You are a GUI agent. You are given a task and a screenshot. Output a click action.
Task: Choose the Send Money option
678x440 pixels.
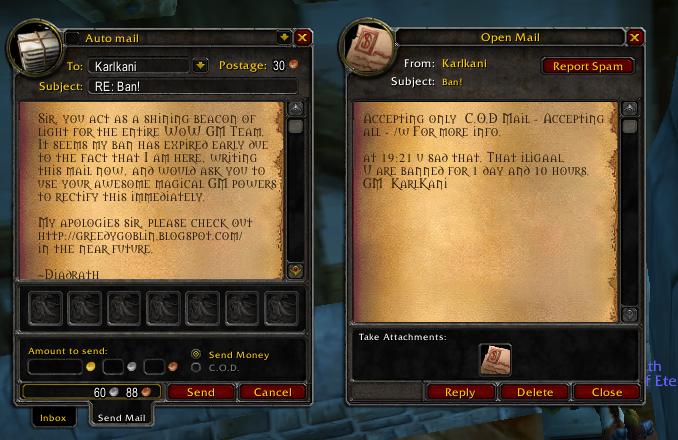[x=196, y=354]
